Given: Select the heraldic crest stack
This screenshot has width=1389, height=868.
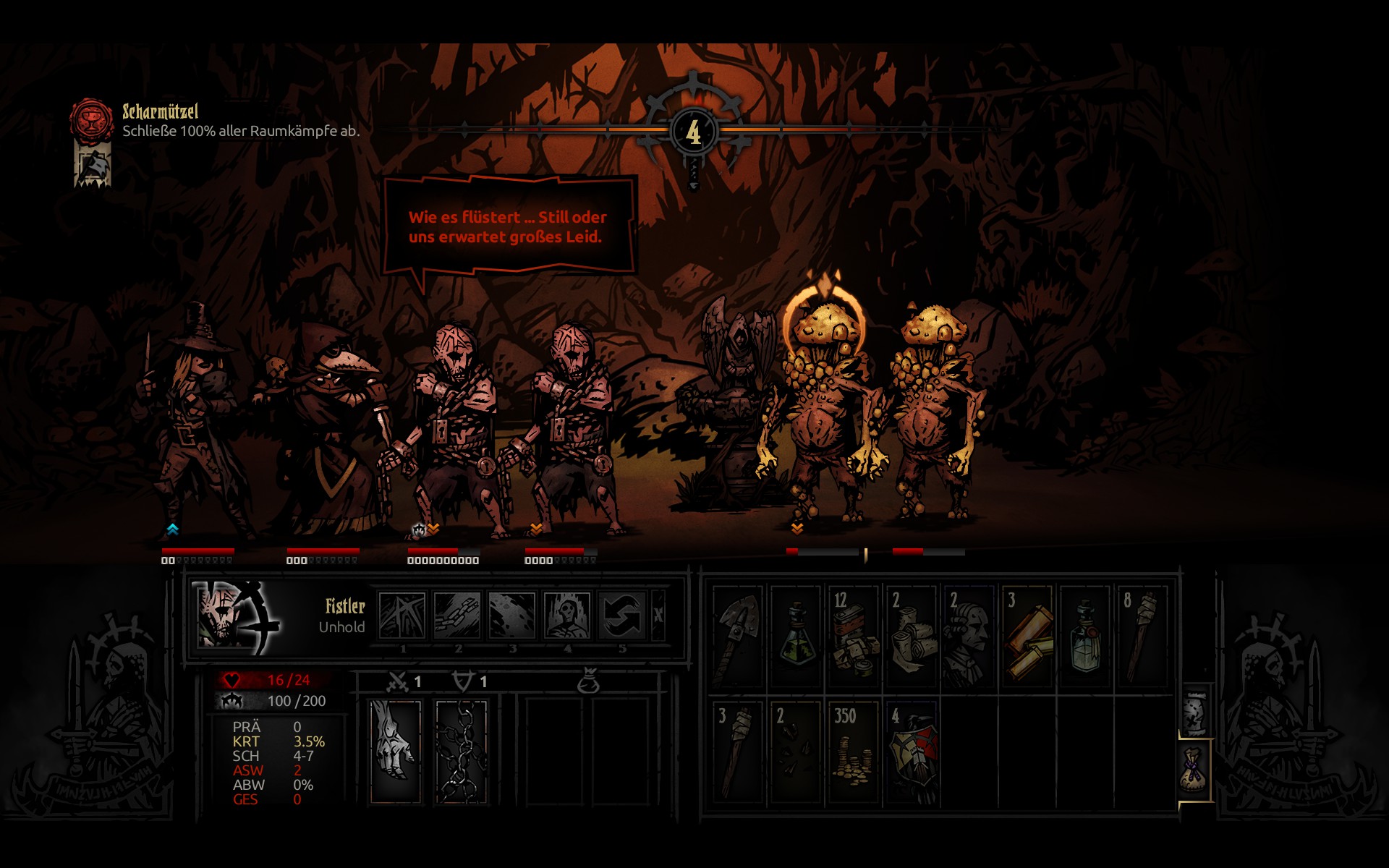Looking at the screenshot, I should click(912, 752).
